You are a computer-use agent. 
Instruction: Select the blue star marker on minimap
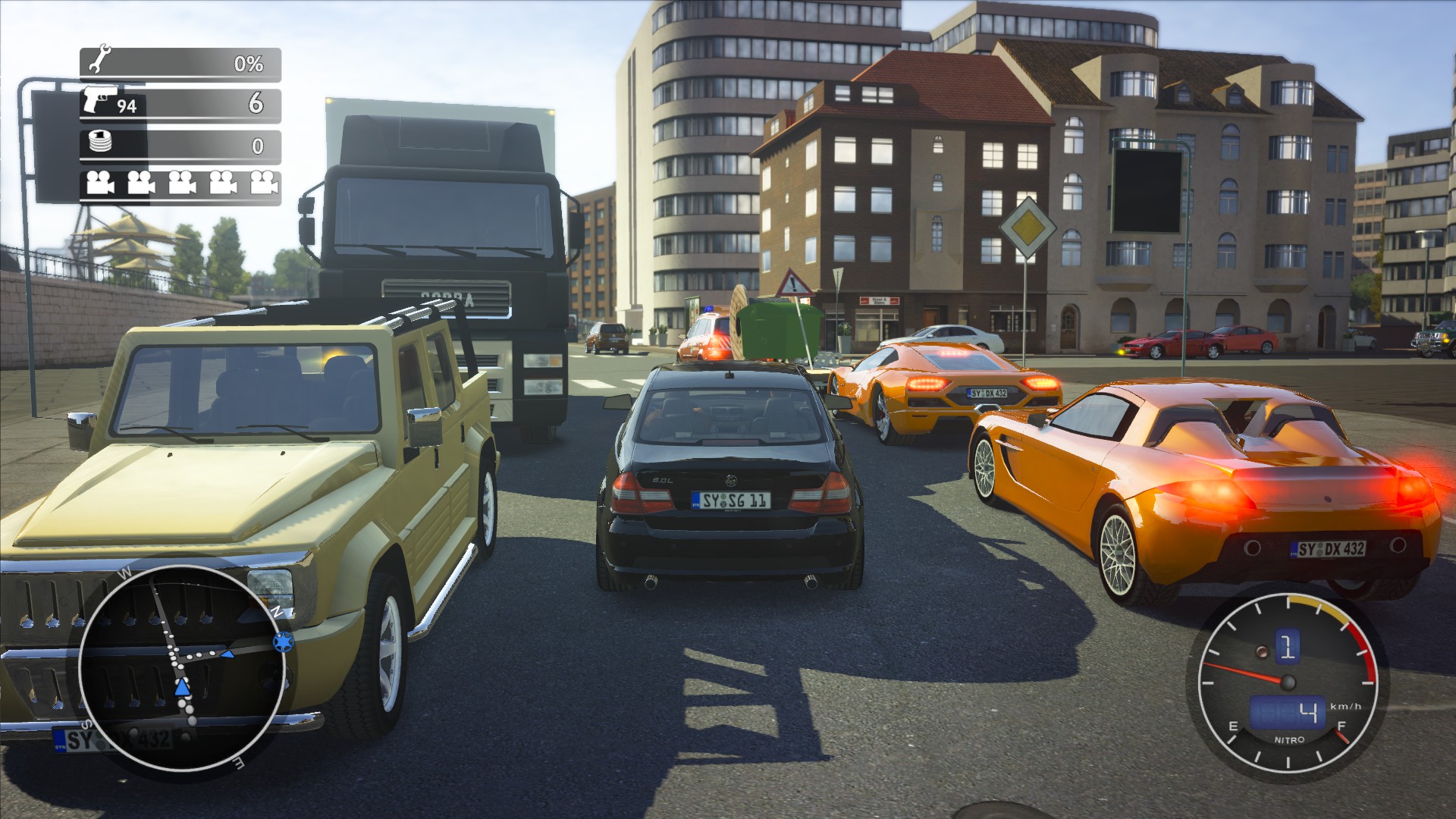[283, 642]
